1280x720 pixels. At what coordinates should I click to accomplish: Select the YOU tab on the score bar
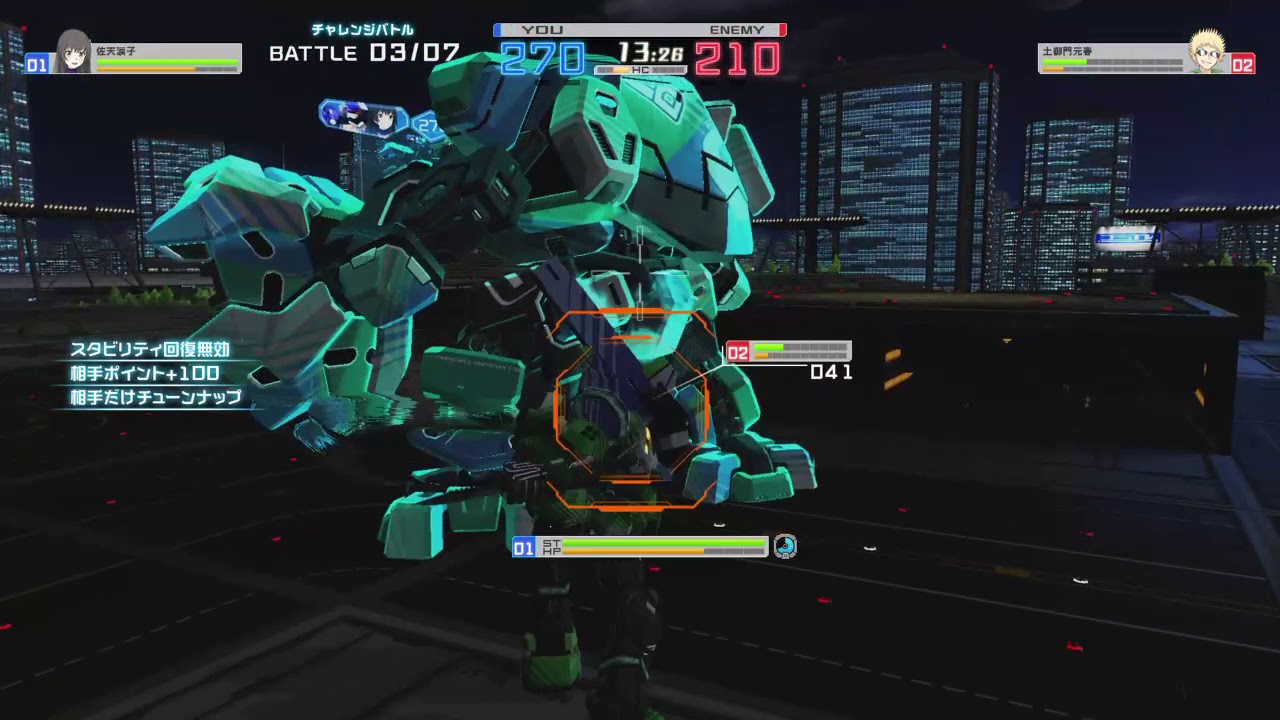tap(540, 30)
